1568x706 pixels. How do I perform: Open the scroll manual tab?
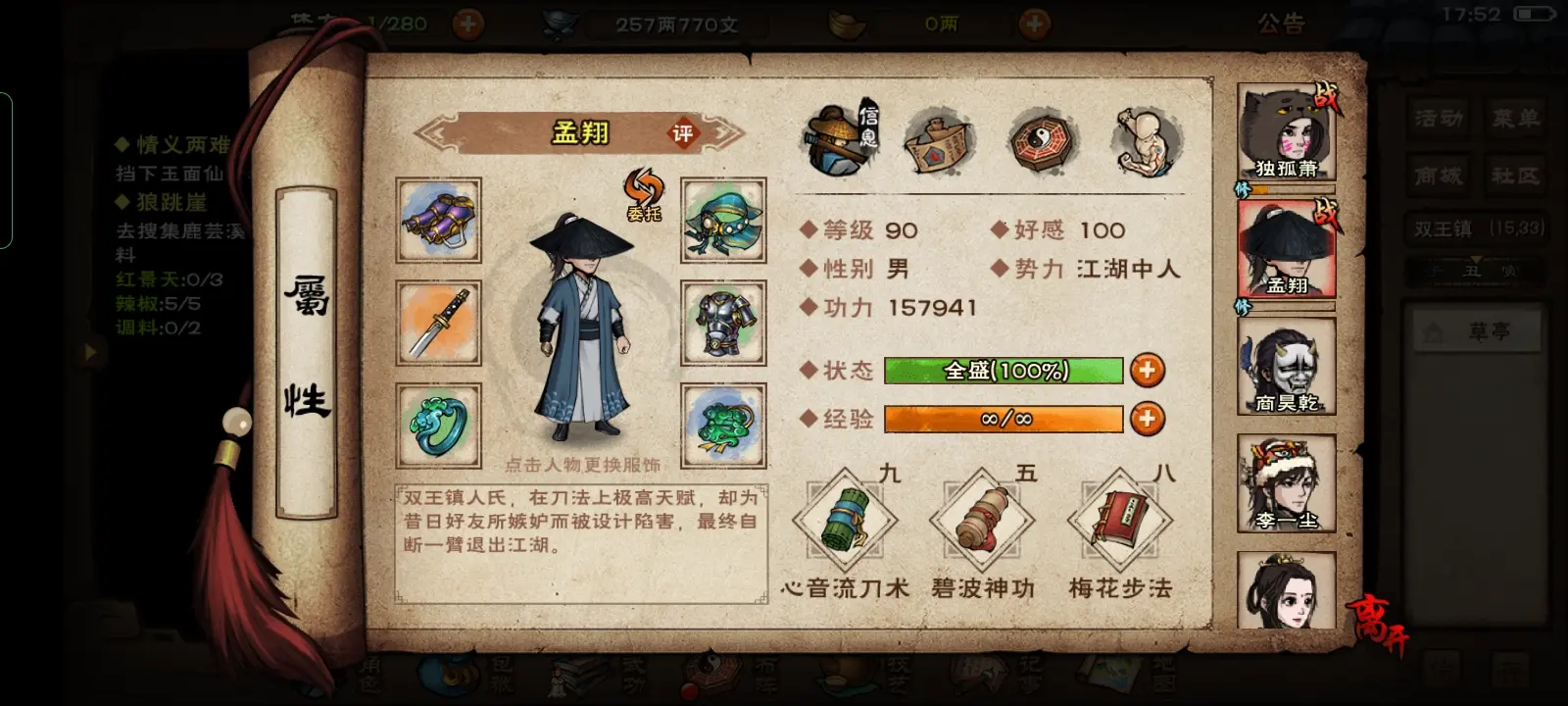click(x=939, y=141)
